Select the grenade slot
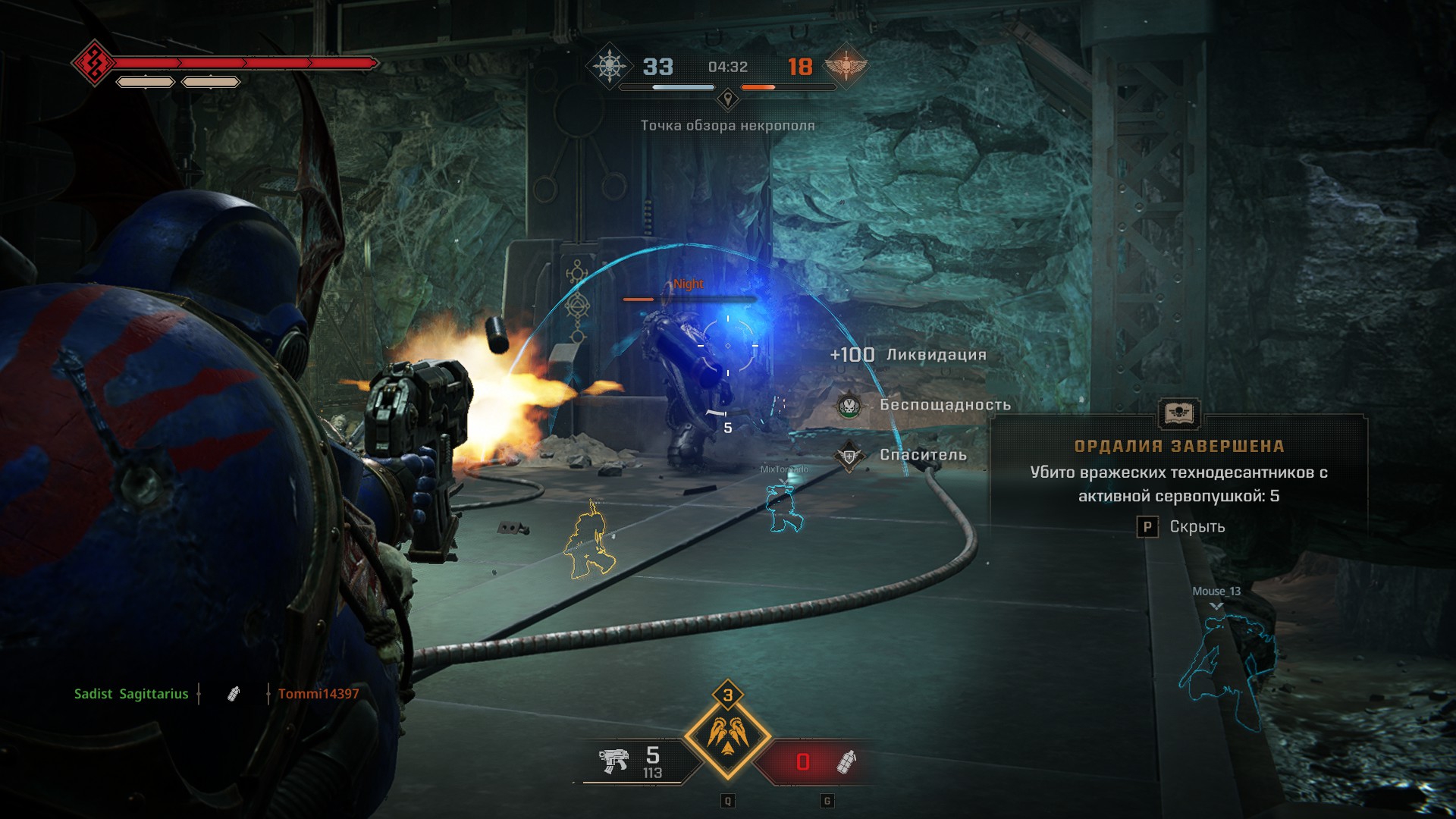Viewport: 1456px width, 819px height. pyautogui.click(x=846, y=761)
